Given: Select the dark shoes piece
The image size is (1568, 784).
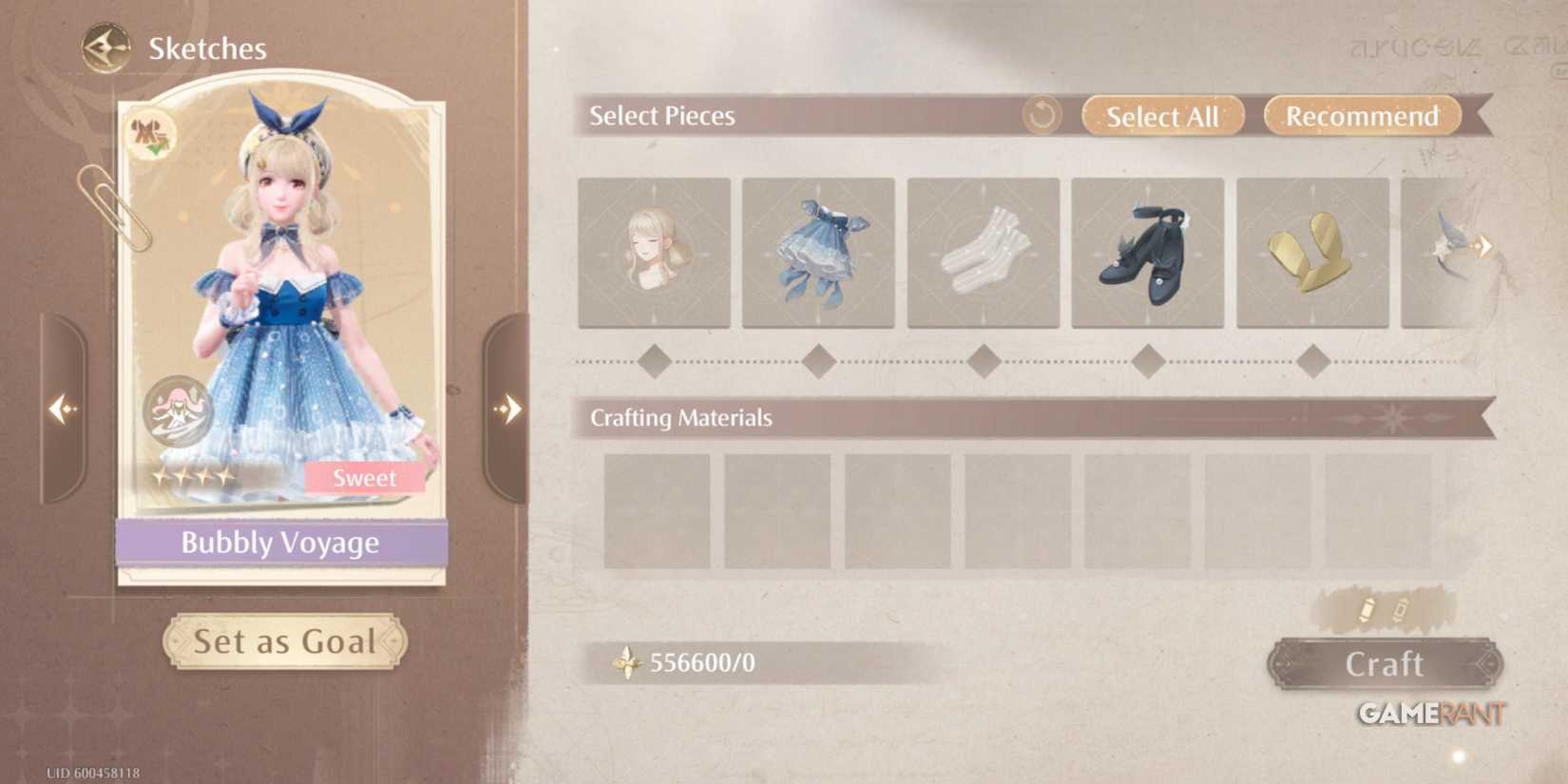Looking at the screenshot, I should pyautogui.click(x=1148, y=252).
